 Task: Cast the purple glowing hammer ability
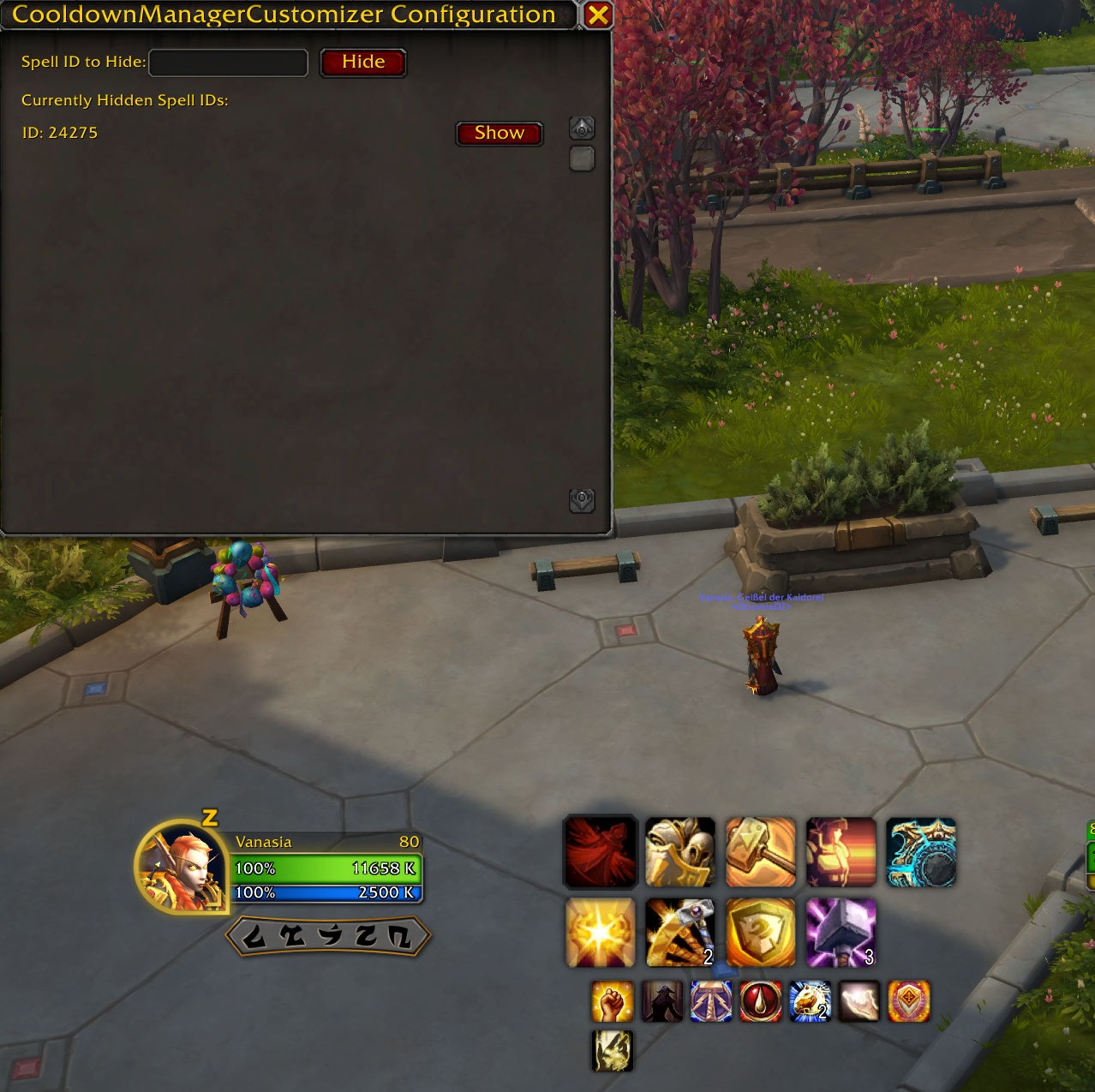click(x=841, y=933)
